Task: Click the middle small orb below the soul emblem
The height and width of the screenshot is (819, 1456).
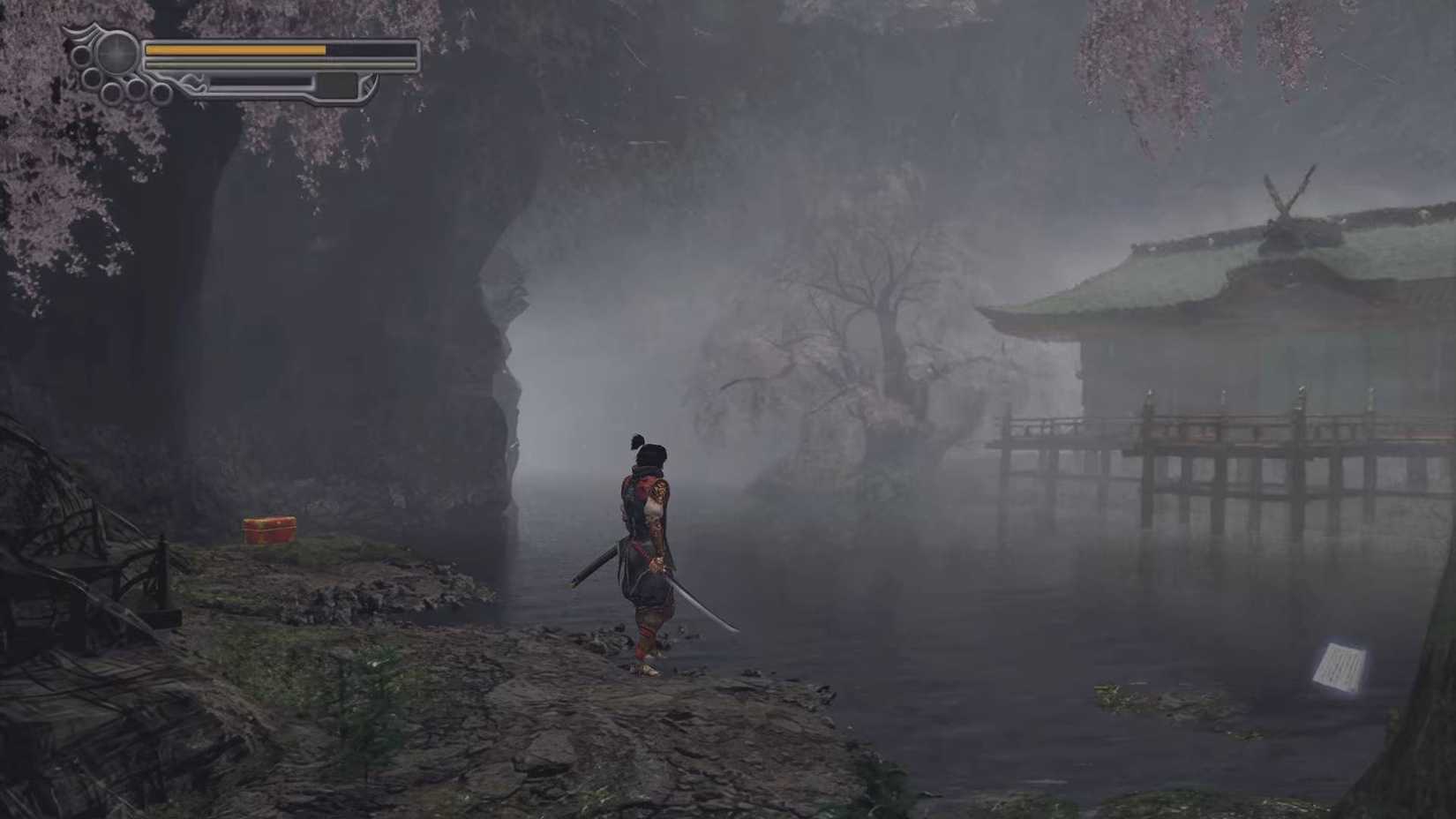Action: (136, 89)
